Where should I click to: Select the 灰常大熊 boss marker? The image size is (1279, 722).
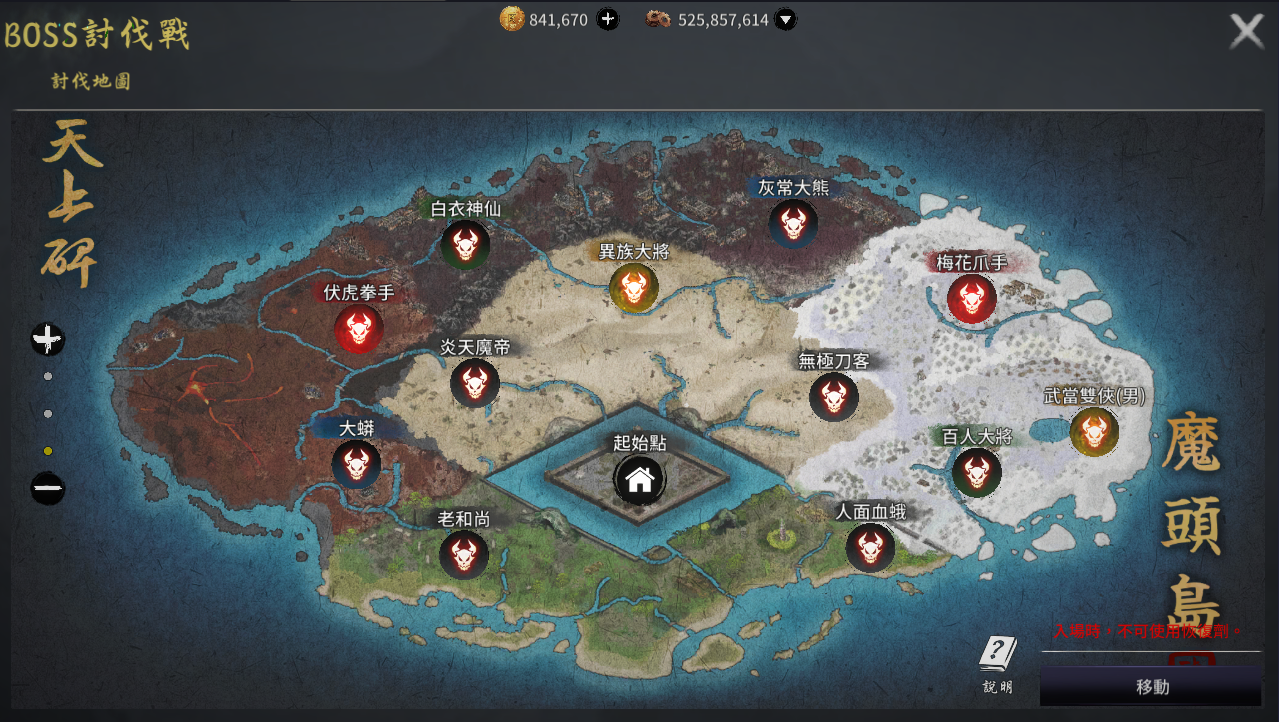(x=793, y=223)
